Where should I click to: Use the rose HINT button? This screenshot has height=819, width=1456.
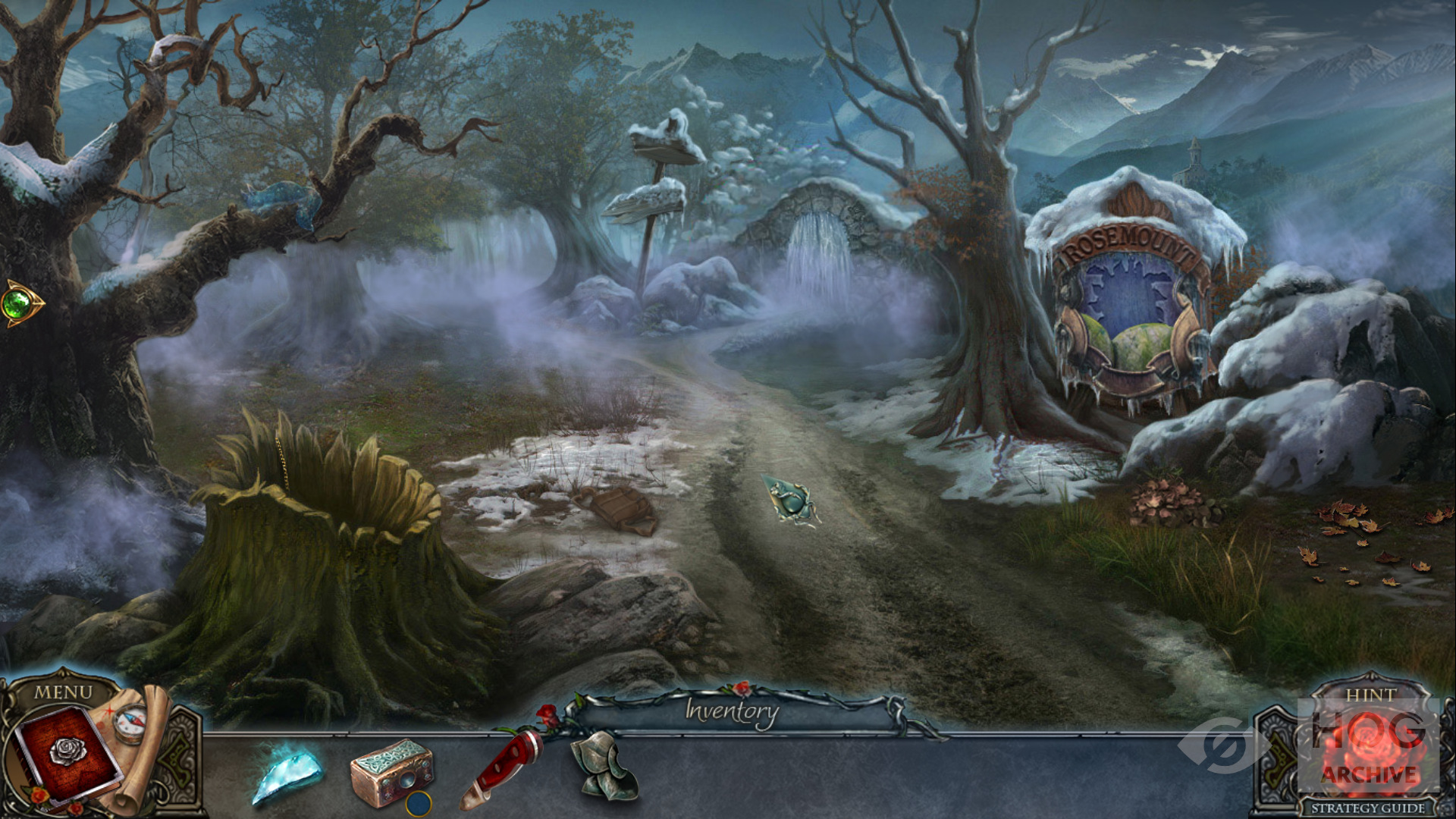click(x=1370, y=743)
